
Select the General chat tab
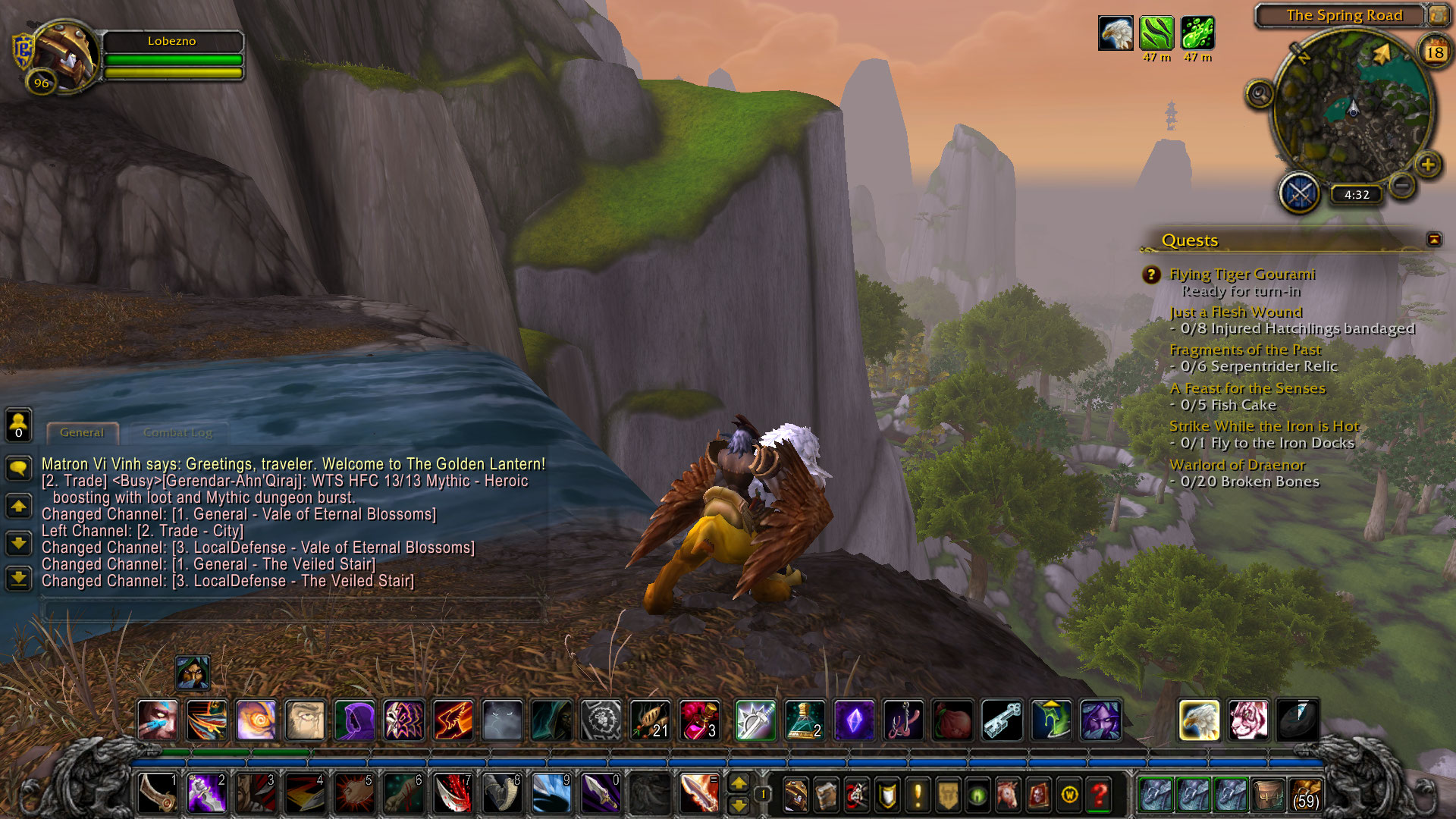82,433
